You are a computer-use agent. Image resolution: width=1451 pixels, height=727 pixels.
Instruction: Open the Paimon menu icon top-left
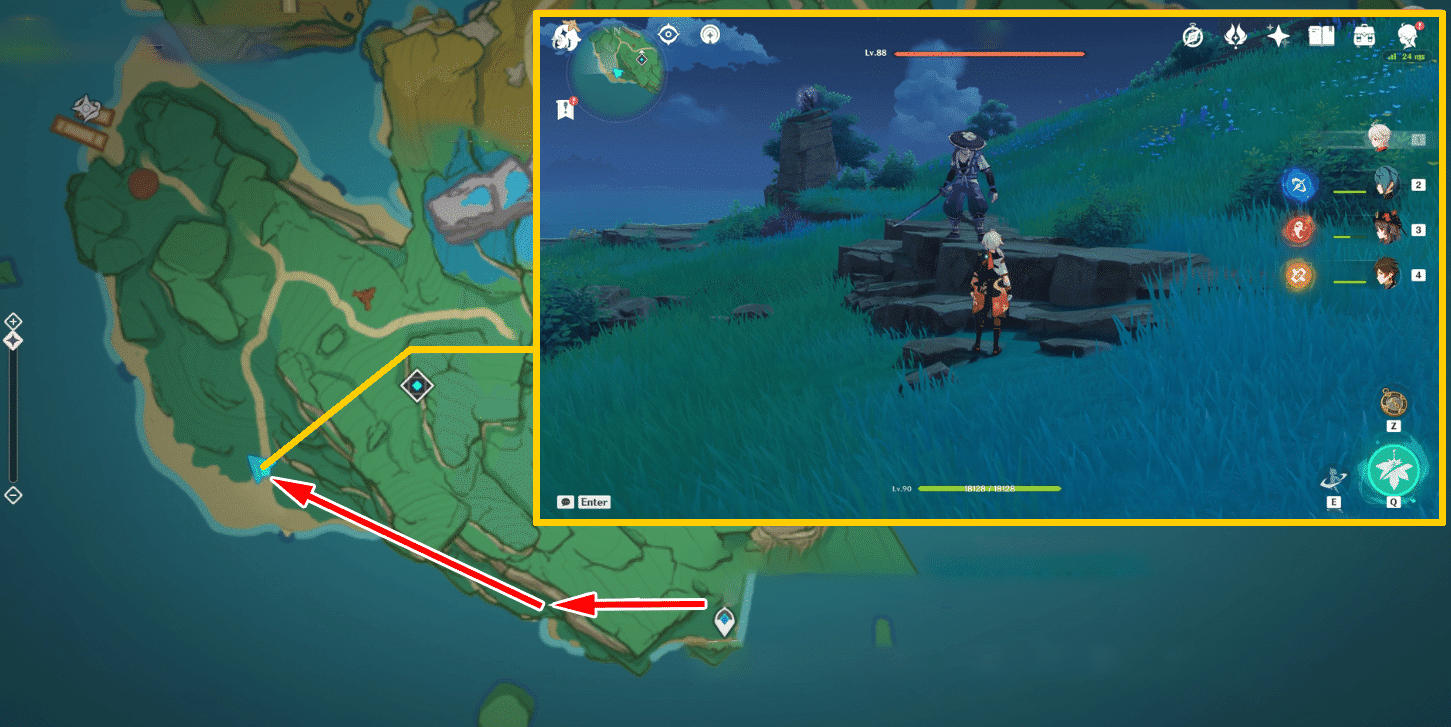pos(565,38)
